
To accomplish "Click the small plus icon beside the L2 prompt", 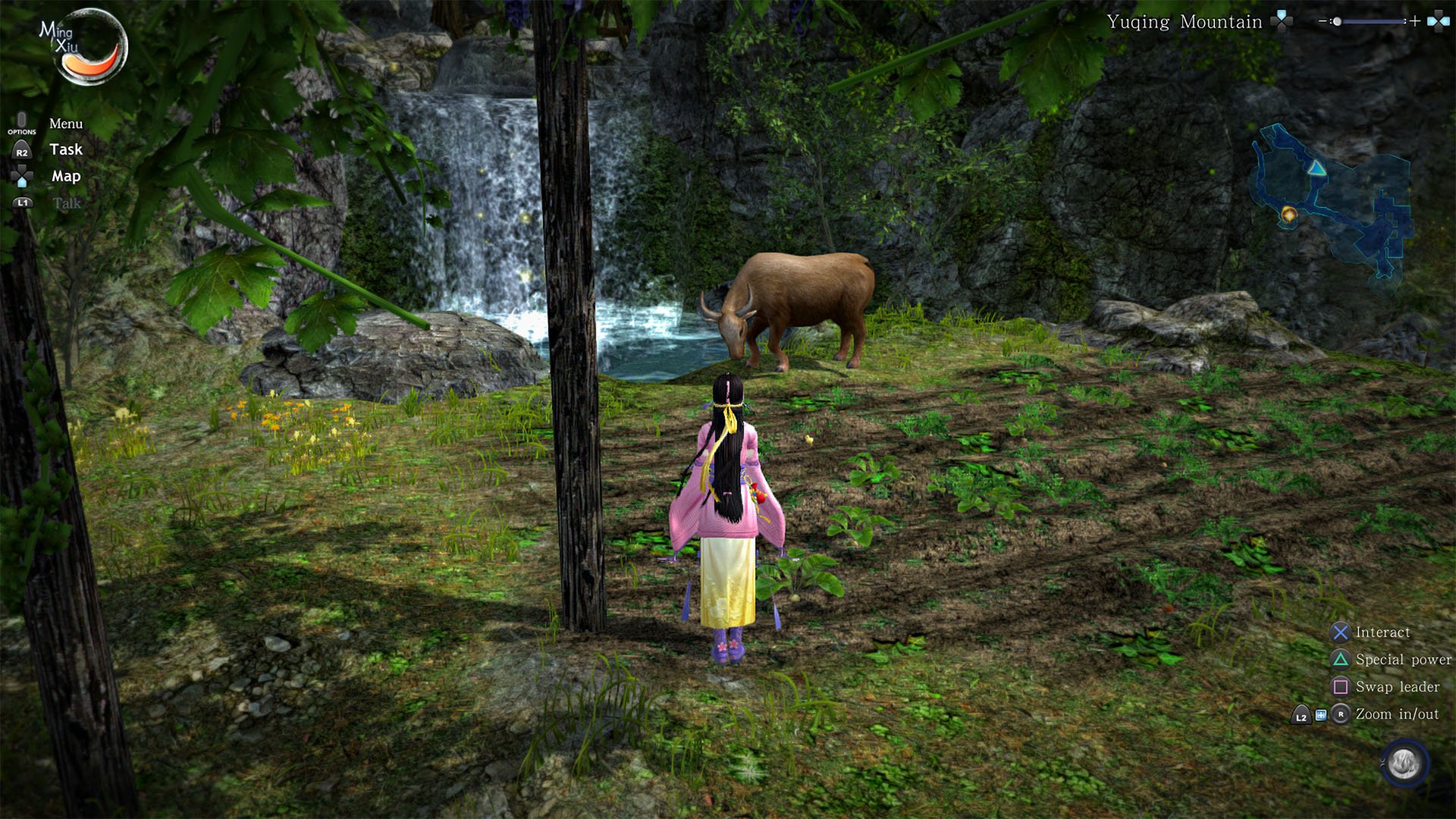I will (1322, 714).
